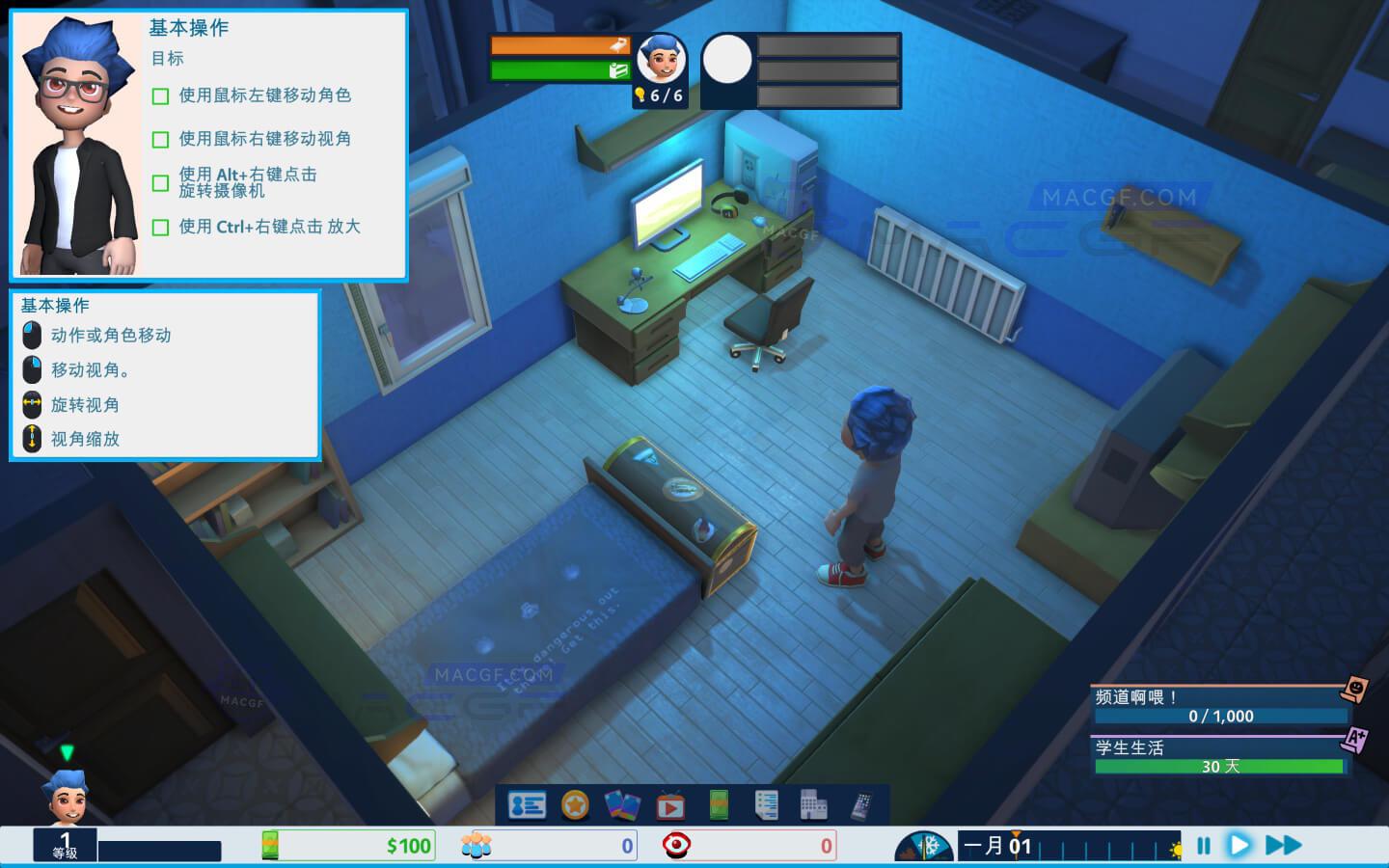
Task: Check the 使用鼠标左键移动角色 objective
Action: [160, 95]
